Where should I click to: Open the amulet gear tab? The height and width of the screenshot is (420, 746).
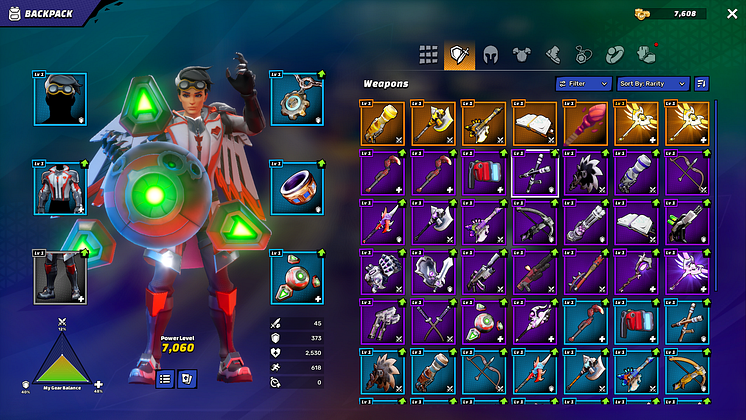coord(583,55)
